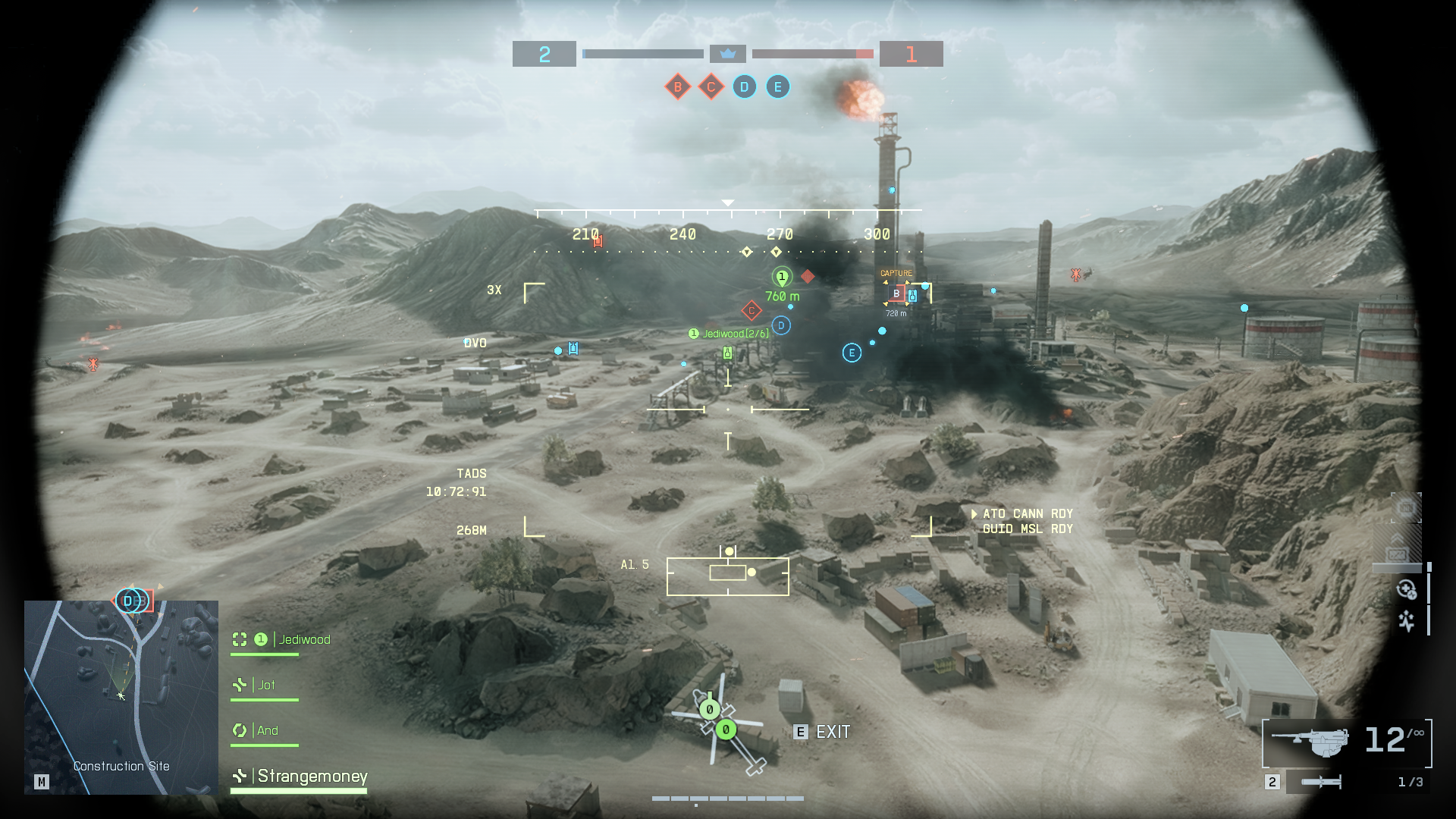This screenshot has width=1456, height=819.
Task: Select squad member Jot in the squad list
Action: (x=265, y=685)
